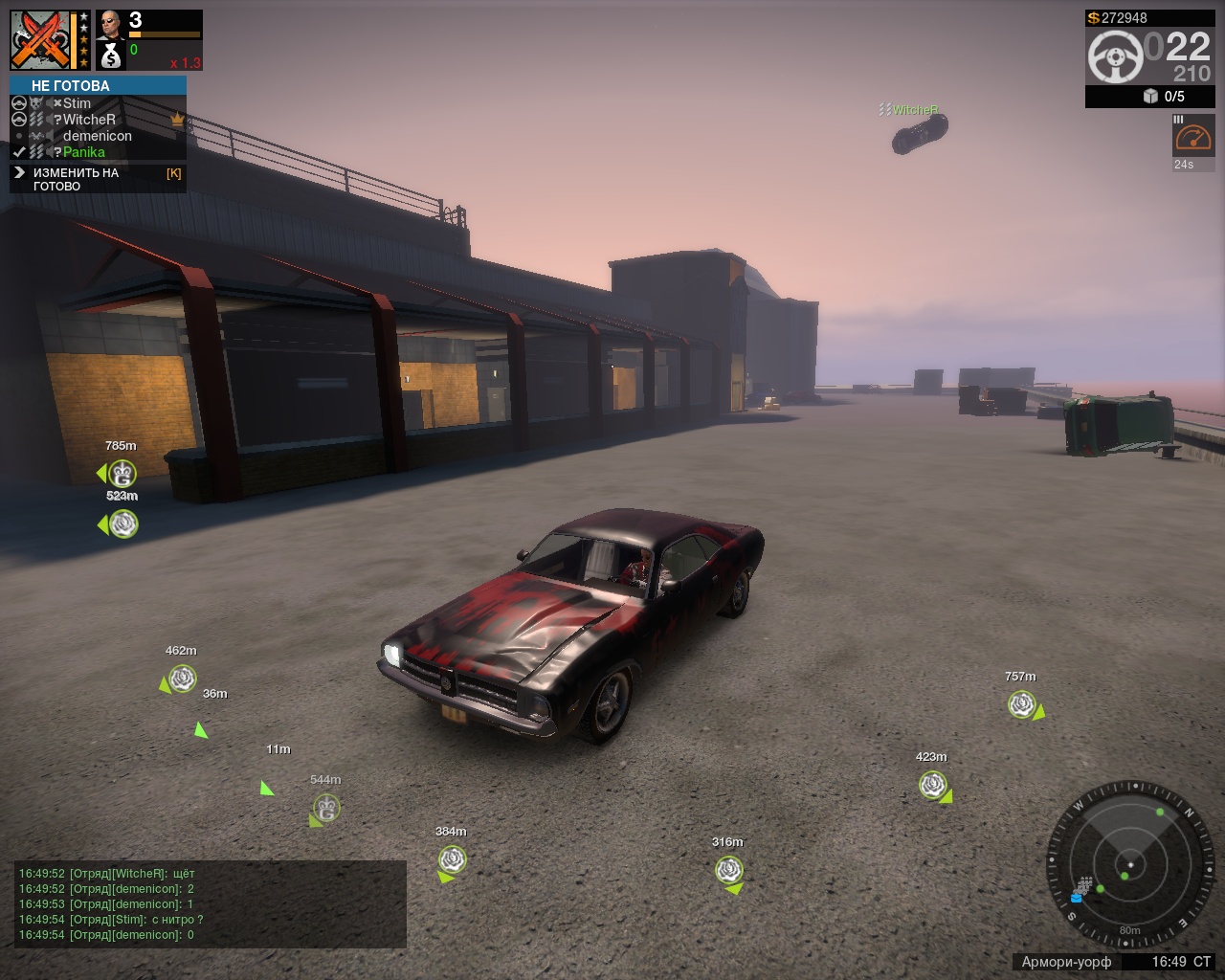
Task: Select the steering wheel vehicle icon
Action: [x=1115, y=56]
